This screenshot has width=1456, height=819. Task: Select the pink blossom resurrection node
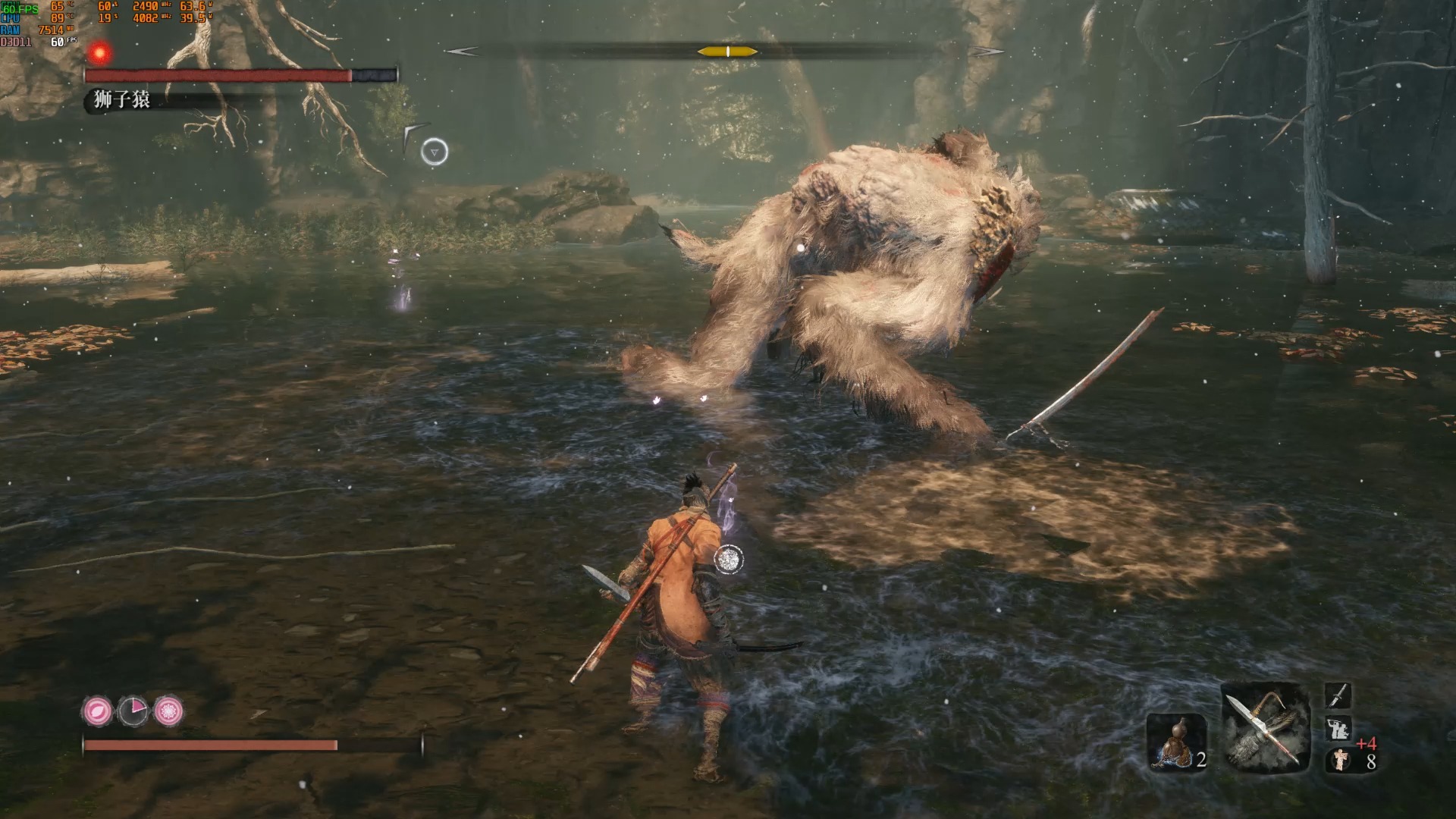point(168,711)
